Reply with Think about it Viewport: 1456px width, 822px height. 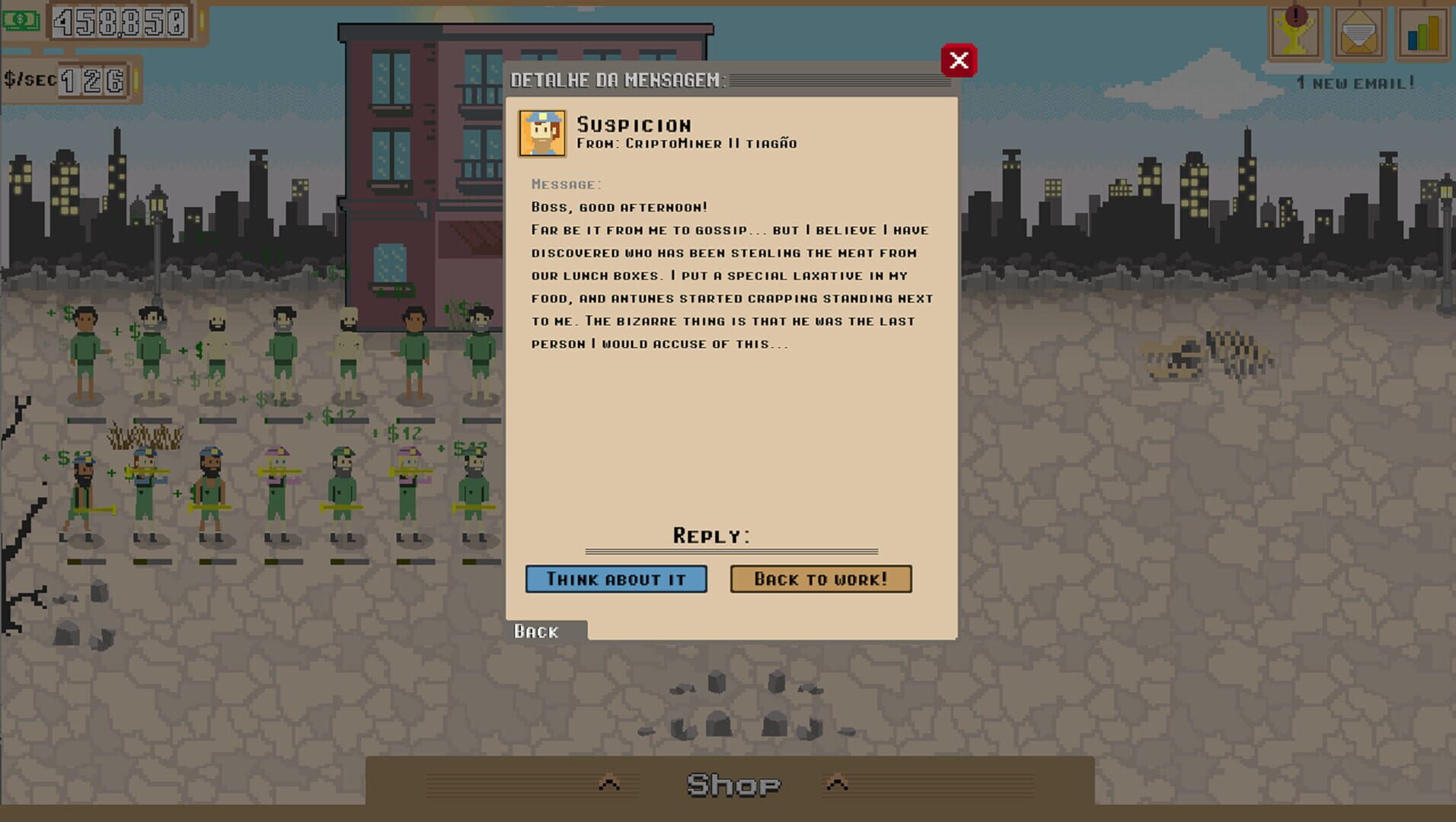616,578
